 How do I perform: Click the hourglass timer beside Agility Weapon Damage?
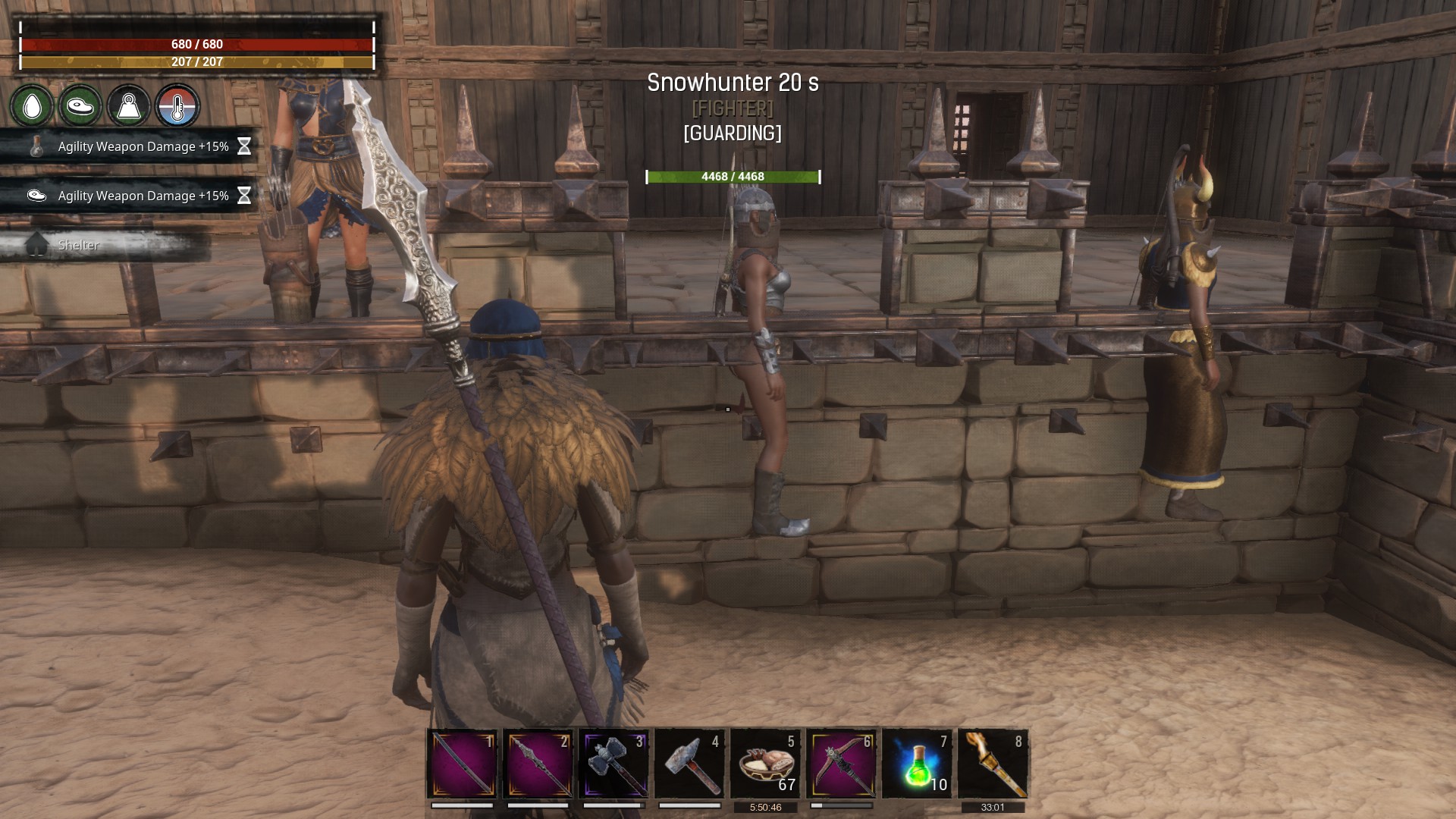point(243,147)
